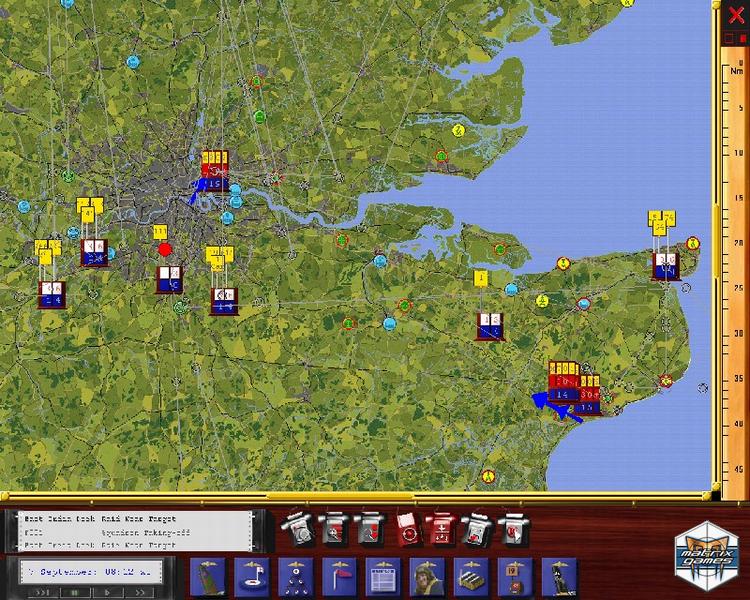Open the pilot portrait icon
750x600 pixels.
coord(427,577)
